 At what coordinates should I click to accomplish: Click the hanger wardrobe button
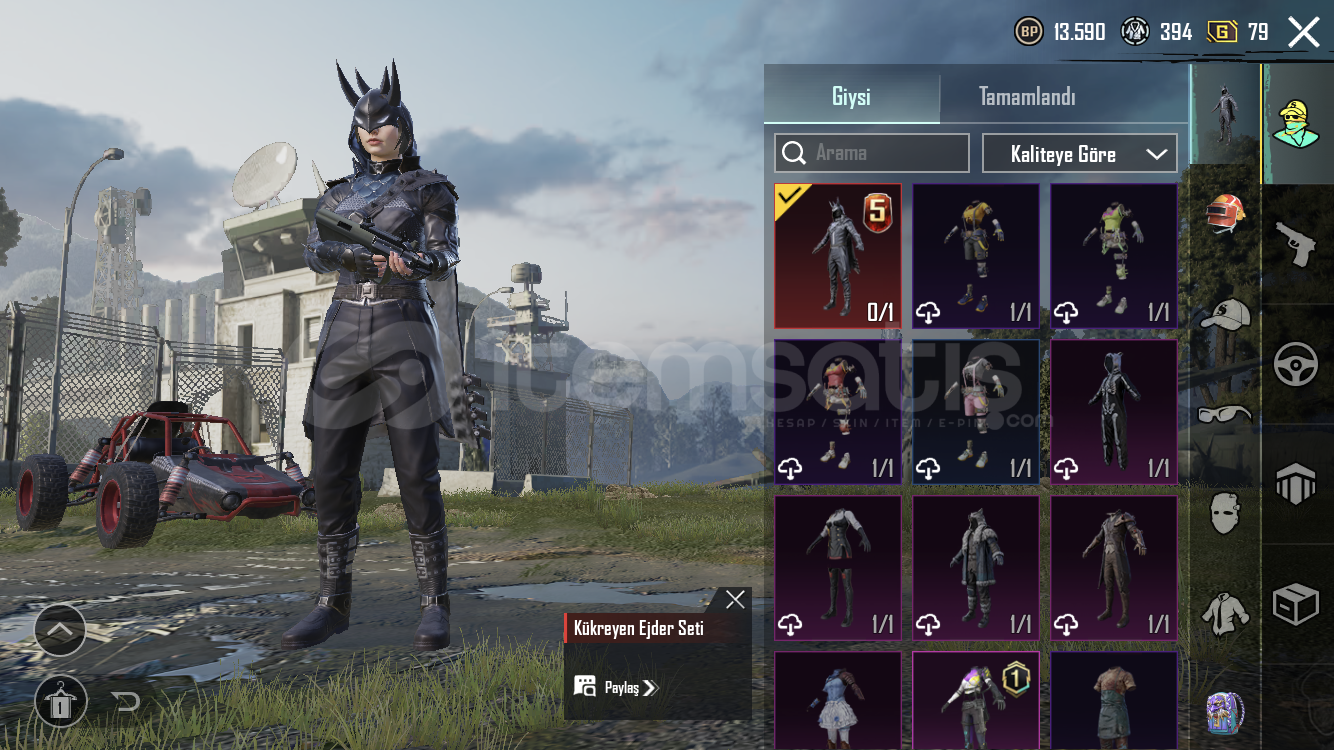[x=60, y=701]
